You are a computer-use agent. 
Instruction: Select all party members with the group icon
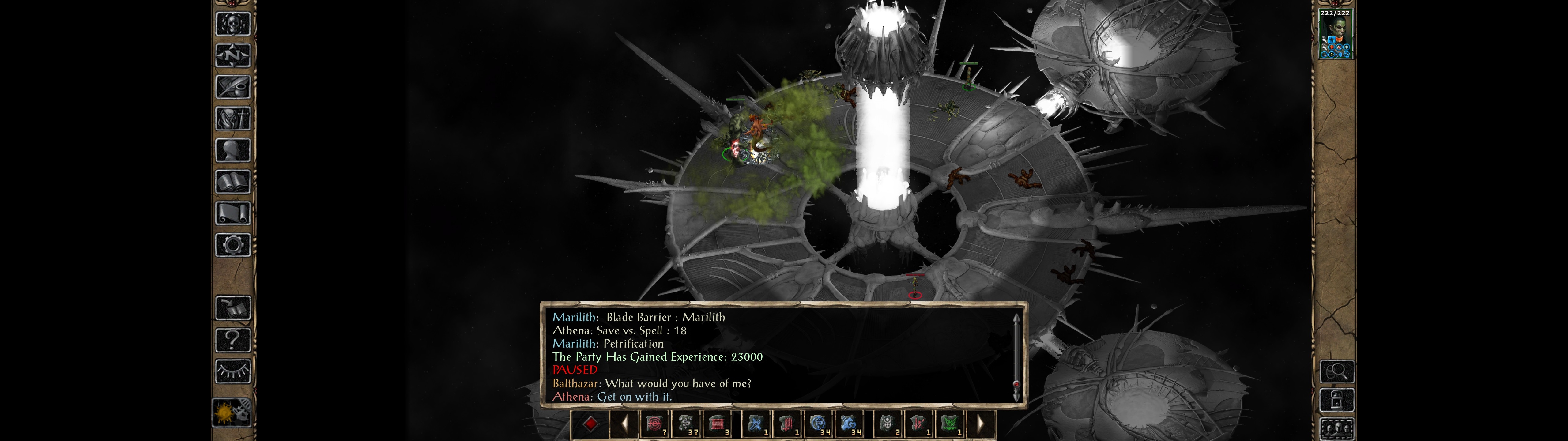click(1337, 428)
